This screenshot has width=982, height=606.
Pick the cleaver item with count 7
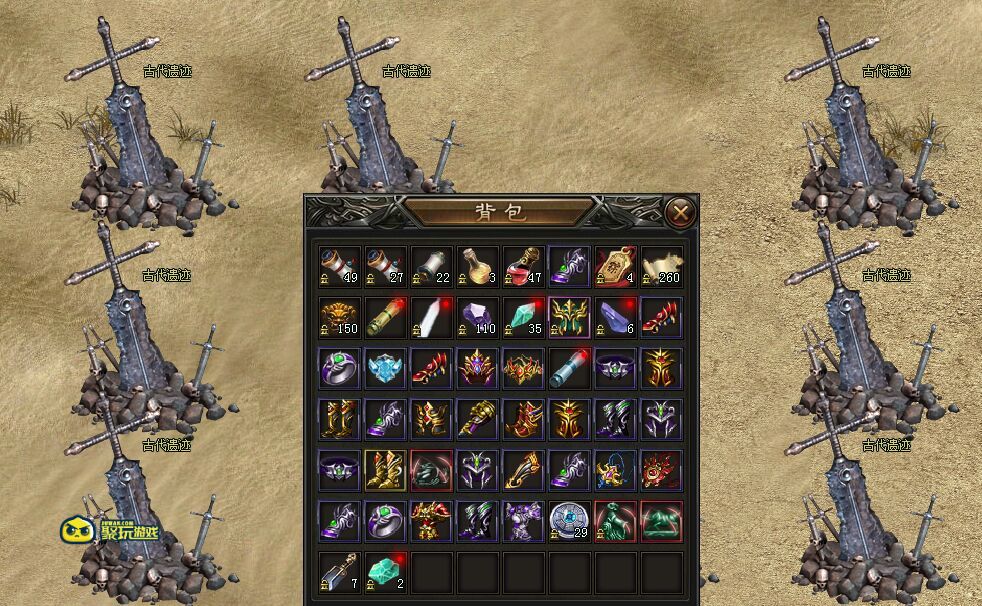(340, 572)
